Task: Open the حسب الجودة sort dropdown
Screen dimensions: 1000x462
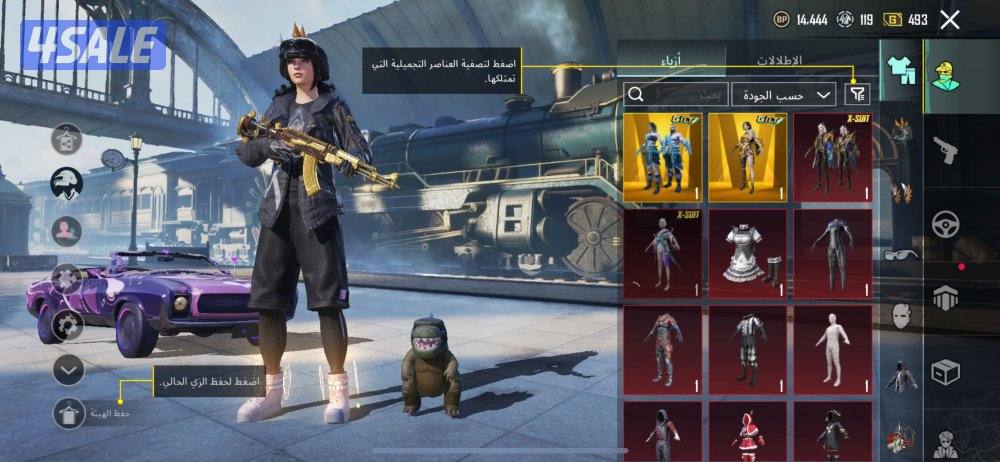Action: click(783, 94)
